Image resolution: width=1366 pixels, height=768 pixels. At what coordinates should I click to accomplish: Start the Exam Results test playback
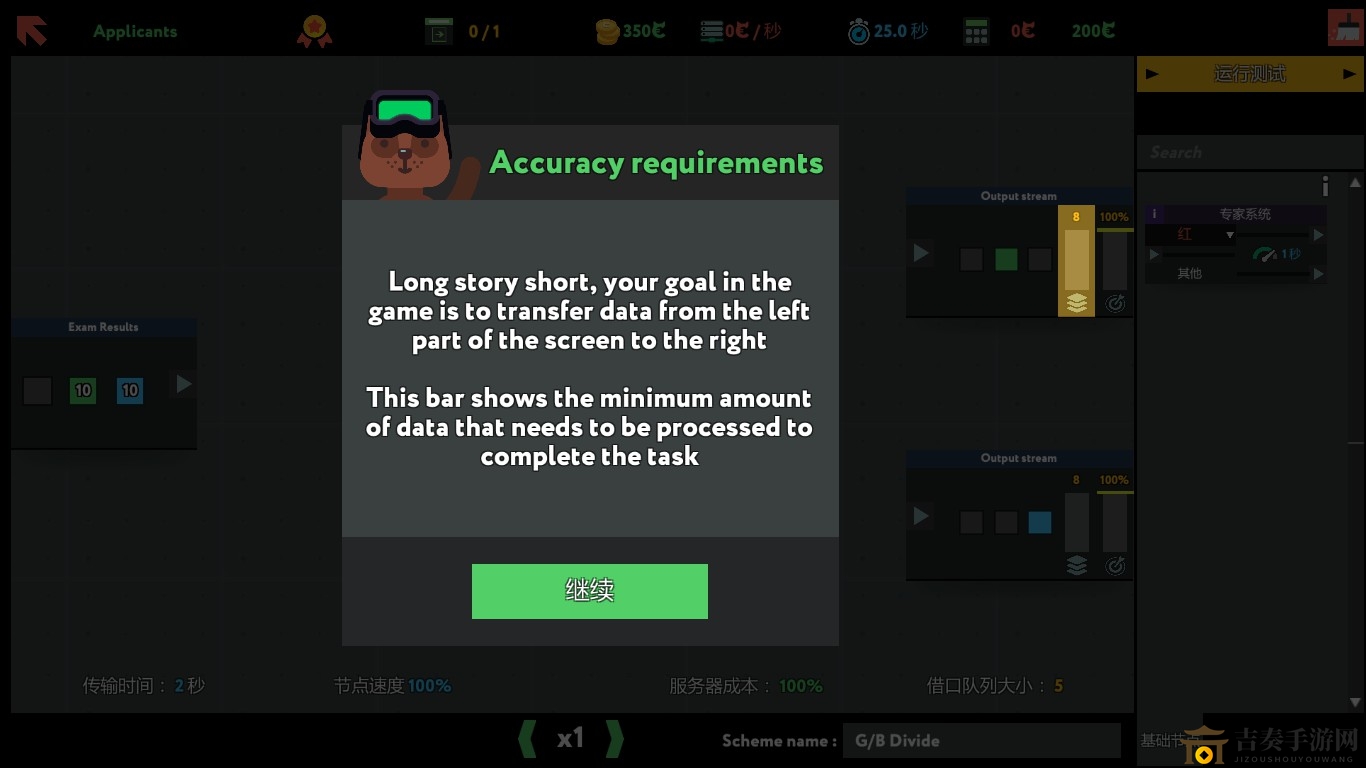(182, 383)
